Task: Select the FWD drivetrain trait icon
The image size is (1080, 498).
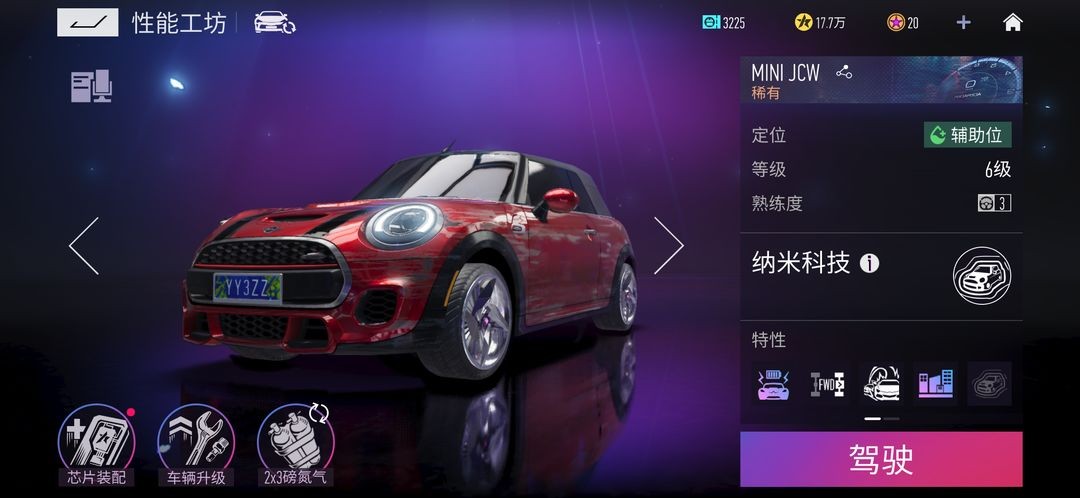Action: click(x=827, y=383)
